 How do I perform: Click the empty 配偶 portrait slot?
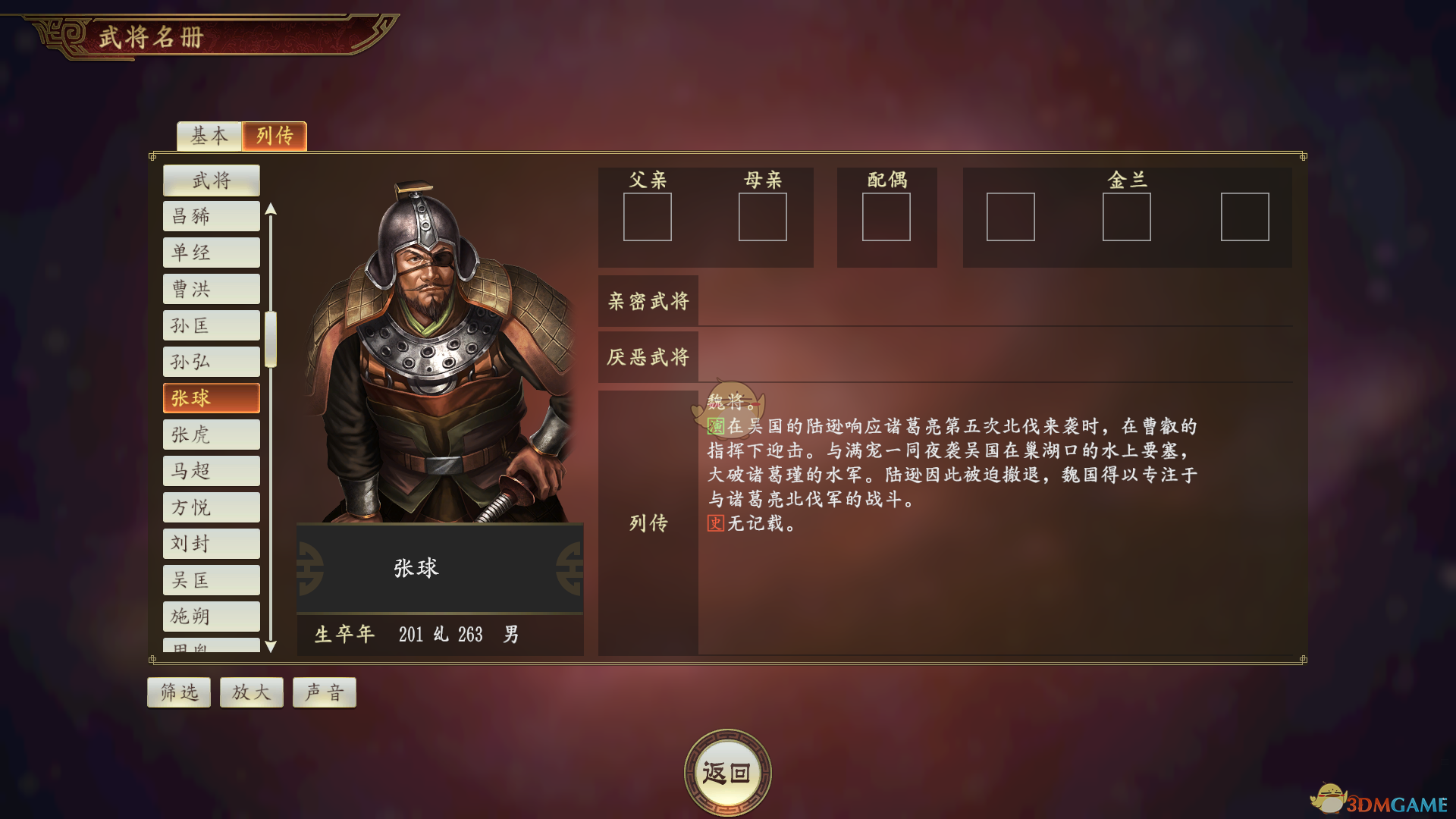click(x=886, y=217)
